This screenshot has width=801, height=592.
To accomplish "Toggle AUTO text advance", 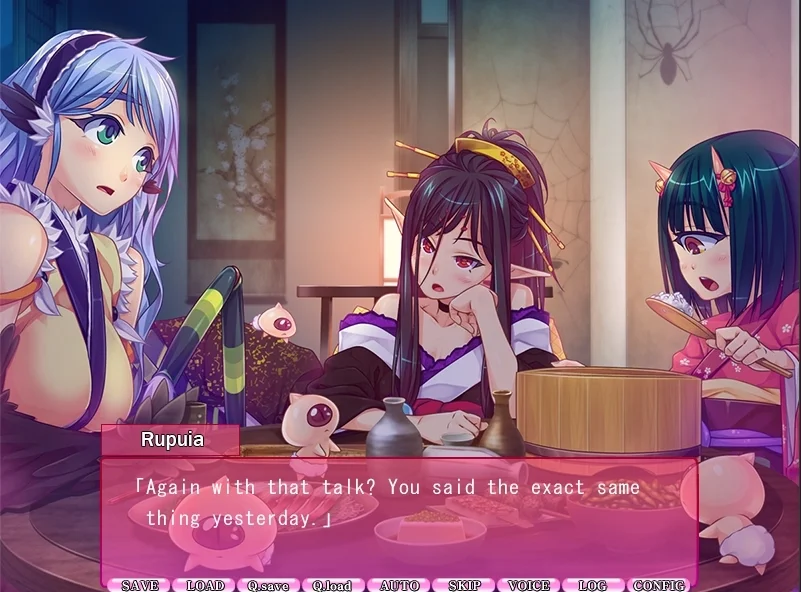I will [399, 585].
